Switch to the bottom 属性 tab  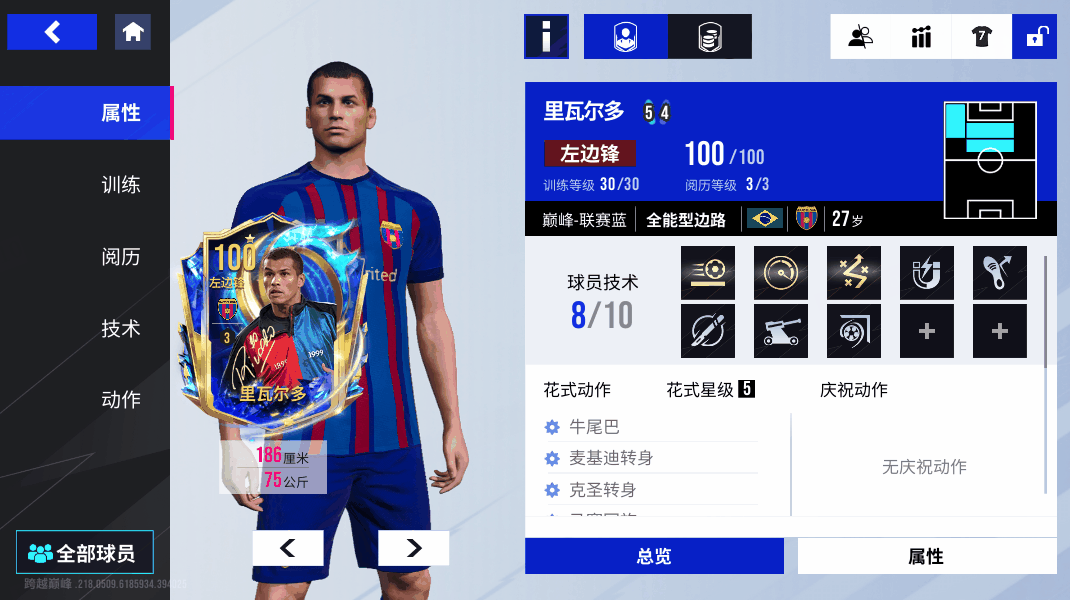(926, 556)
